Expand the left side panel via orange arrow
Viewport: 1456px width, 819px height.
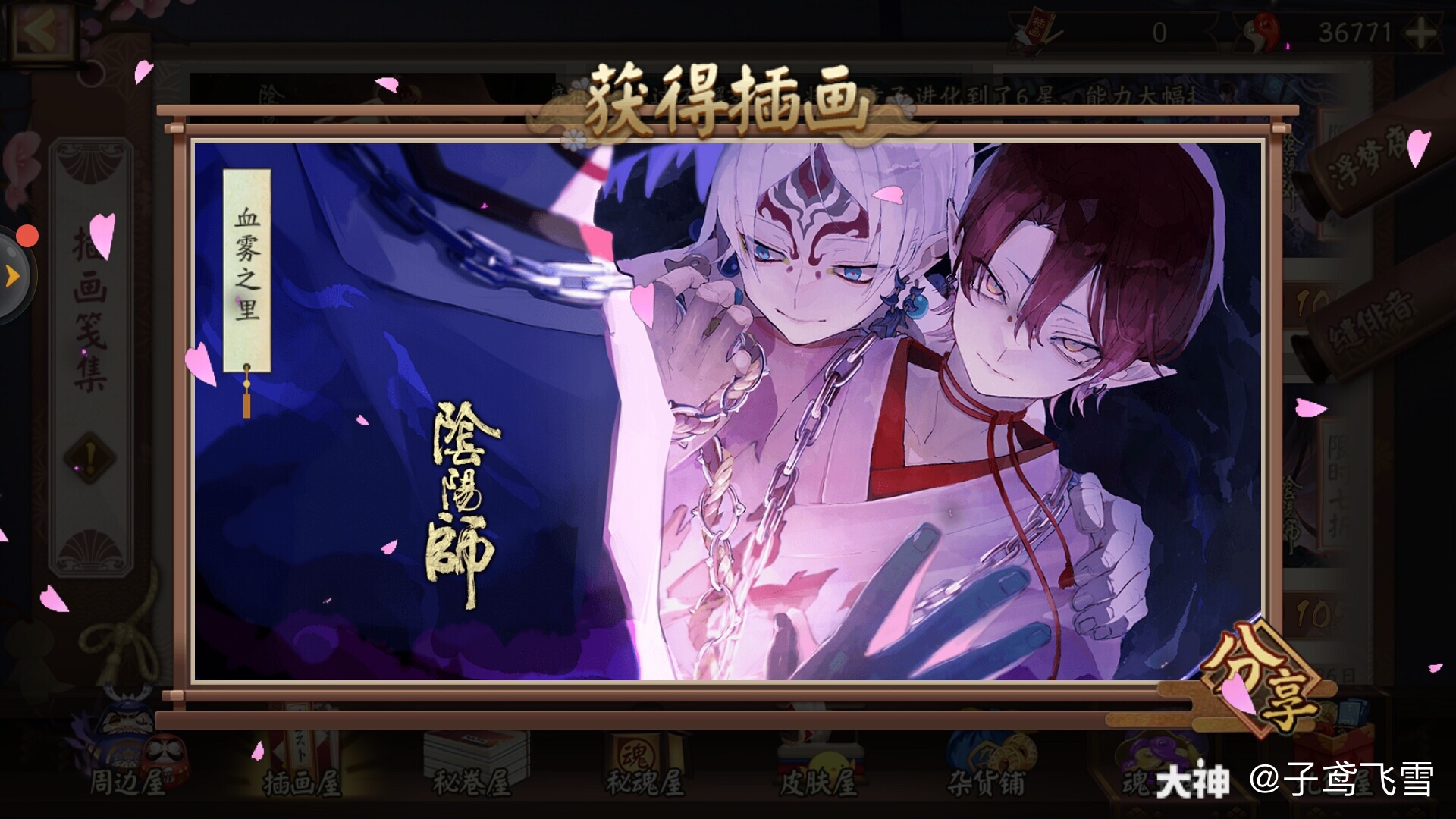[14, 275]
